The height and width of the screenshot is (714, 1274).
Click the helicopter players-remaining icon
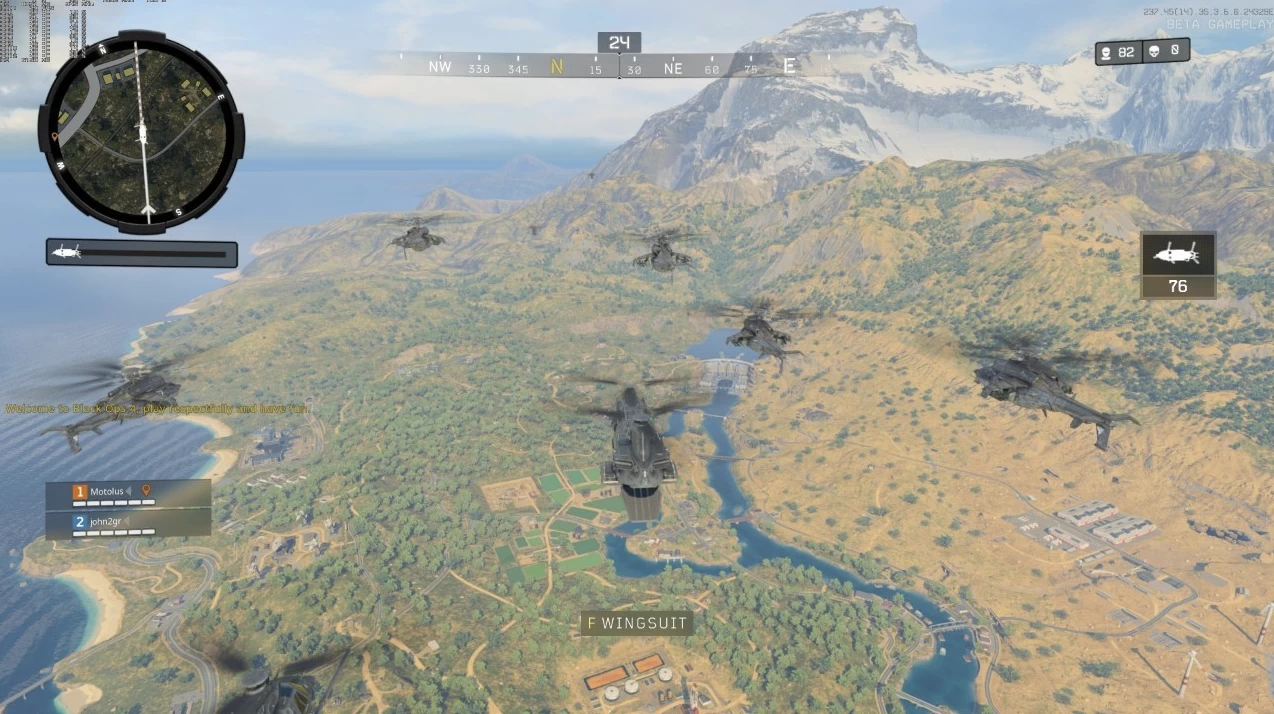point(1178,256)
